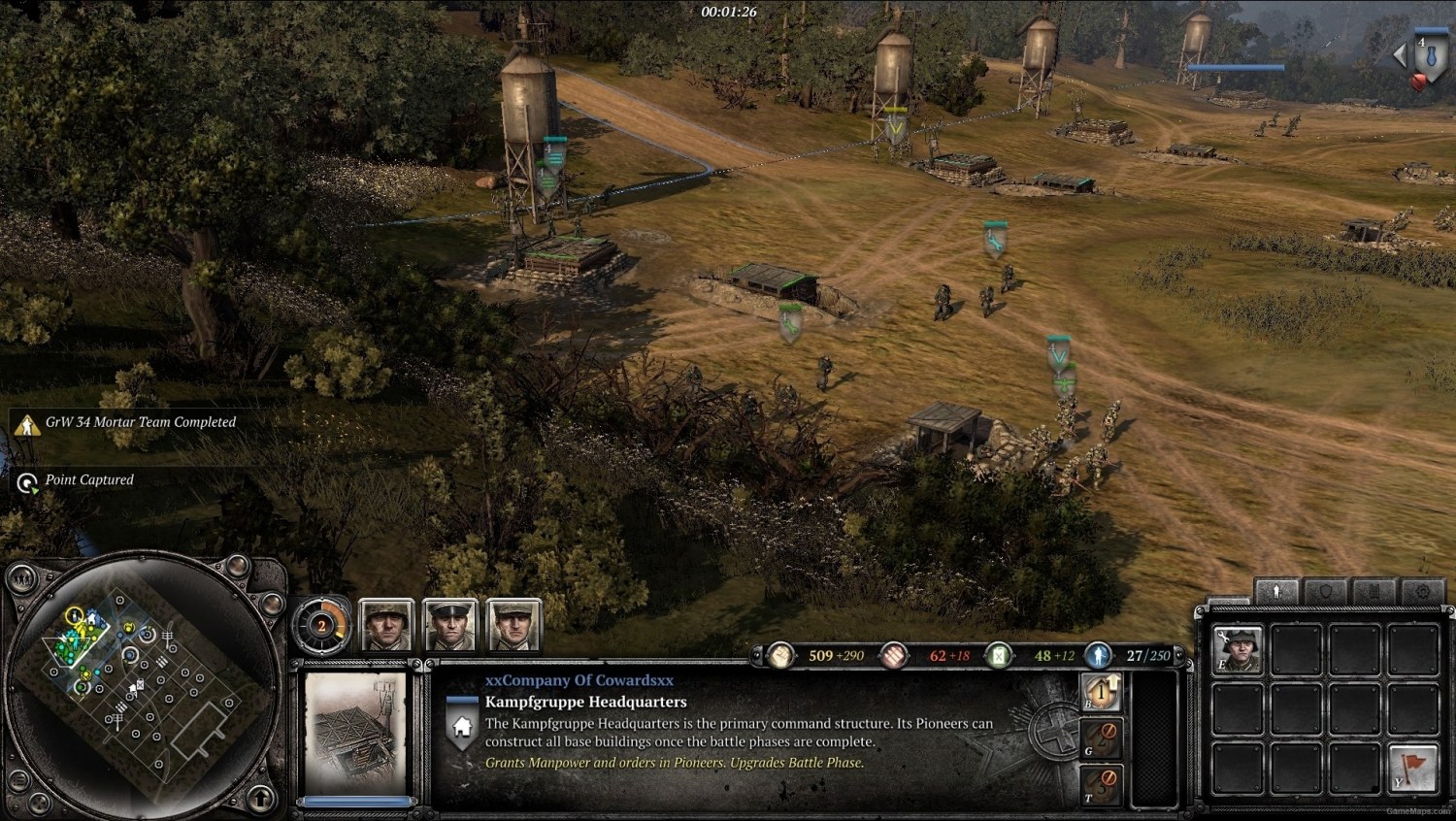Click the munitions resource icon

pyautogui.click(x=893, y=655)
